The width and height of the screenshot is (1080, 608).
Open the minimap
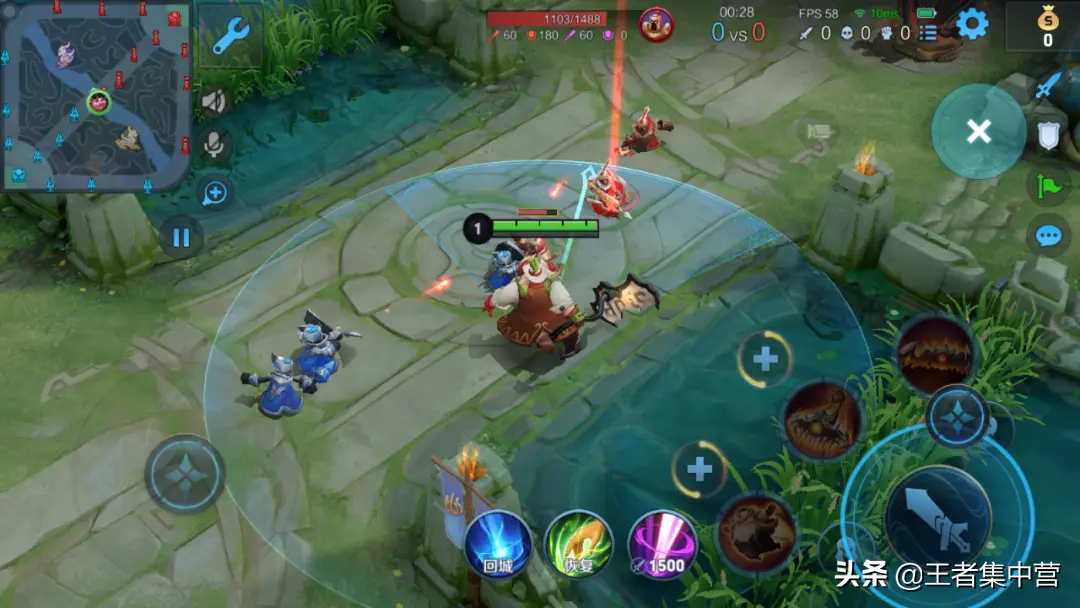[96, 97]
